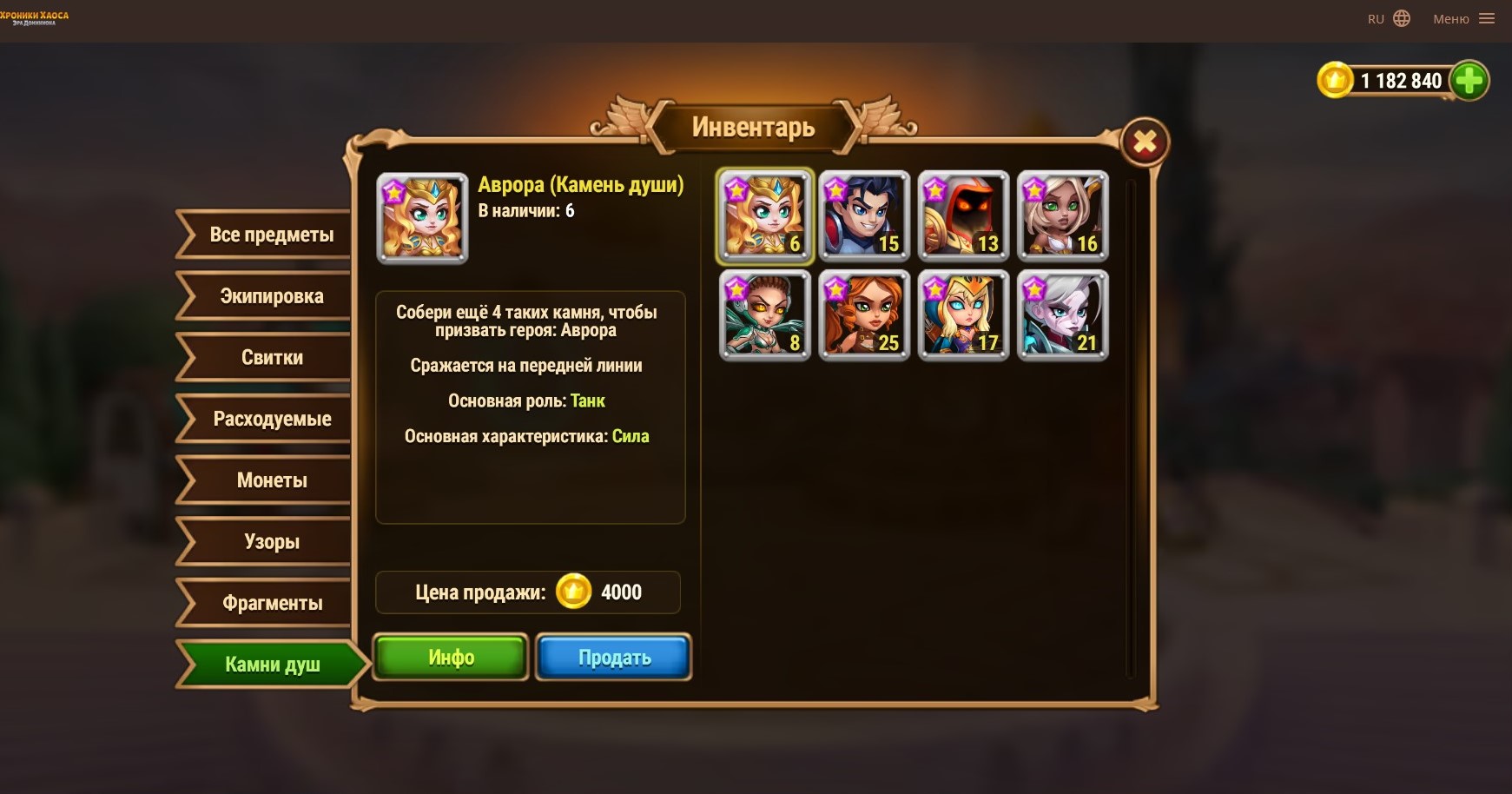Switch to the Все предметы tab
This screenshot has height=794, width=1512.
coord(271,235)
